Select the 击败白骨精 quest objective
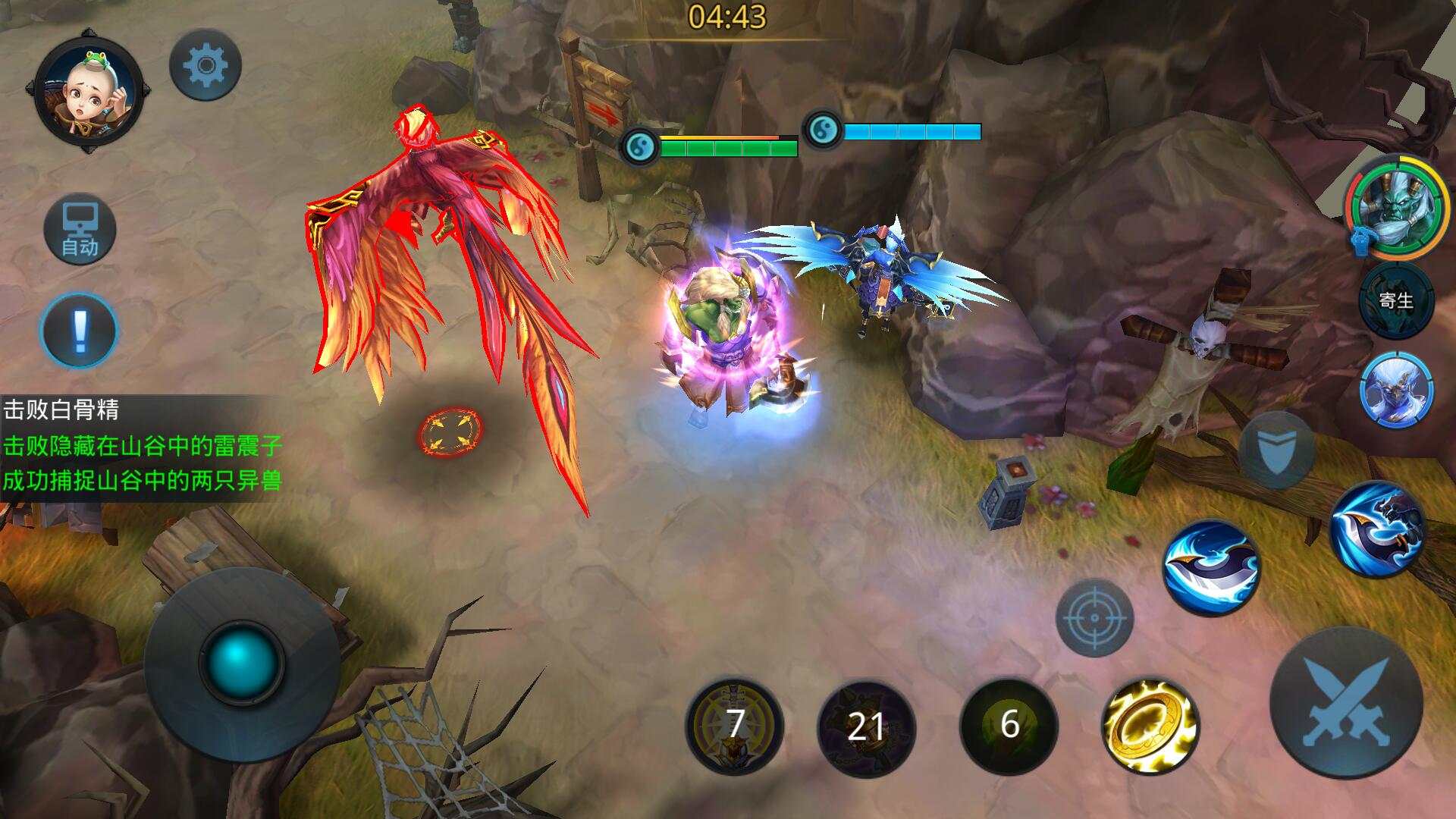Image resolution: width=1456 pixels, height=819 pixels. [62, 410]
